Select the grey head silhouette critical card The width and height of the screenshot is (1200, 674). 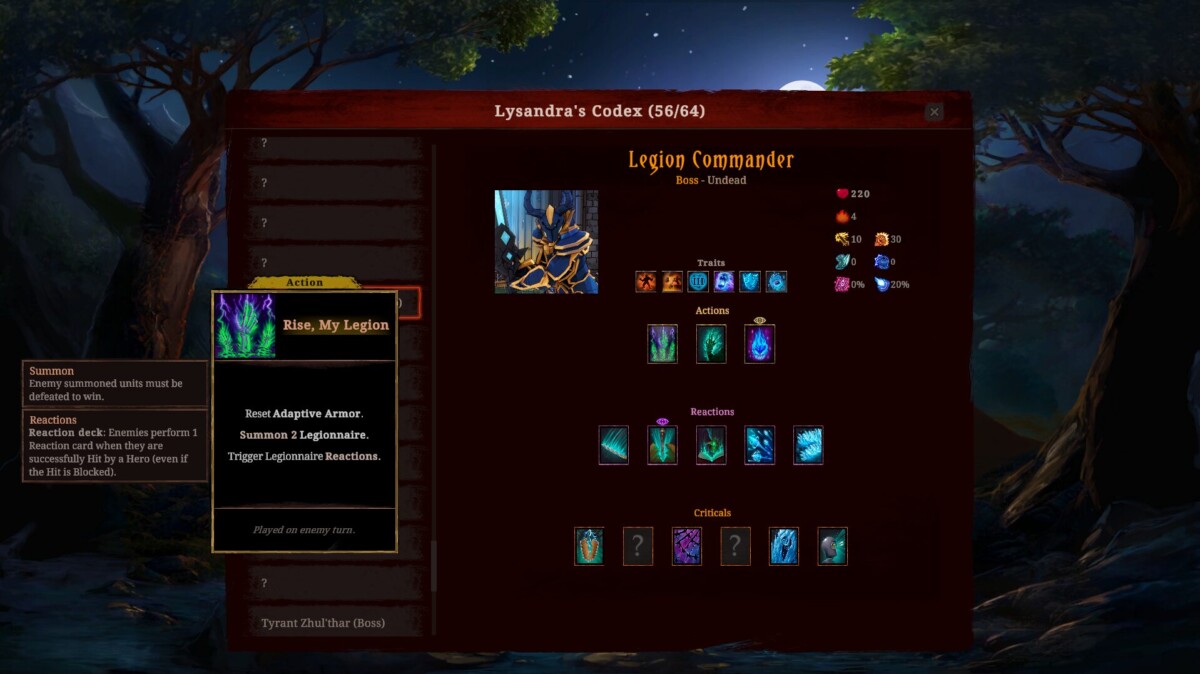[x=832, y=546]
